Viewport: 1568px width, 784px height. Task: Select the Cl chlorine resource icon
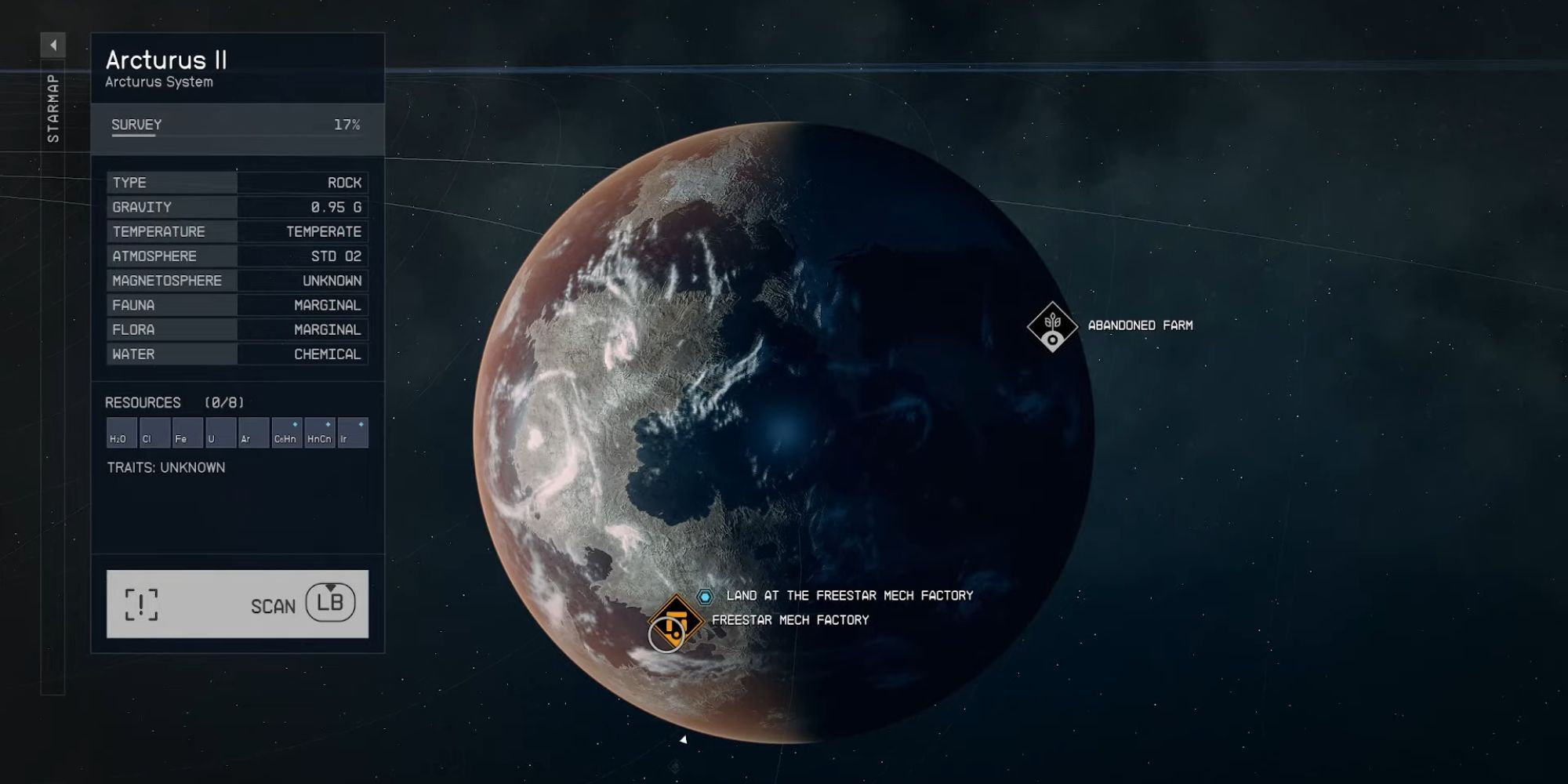tap(154, 431)
